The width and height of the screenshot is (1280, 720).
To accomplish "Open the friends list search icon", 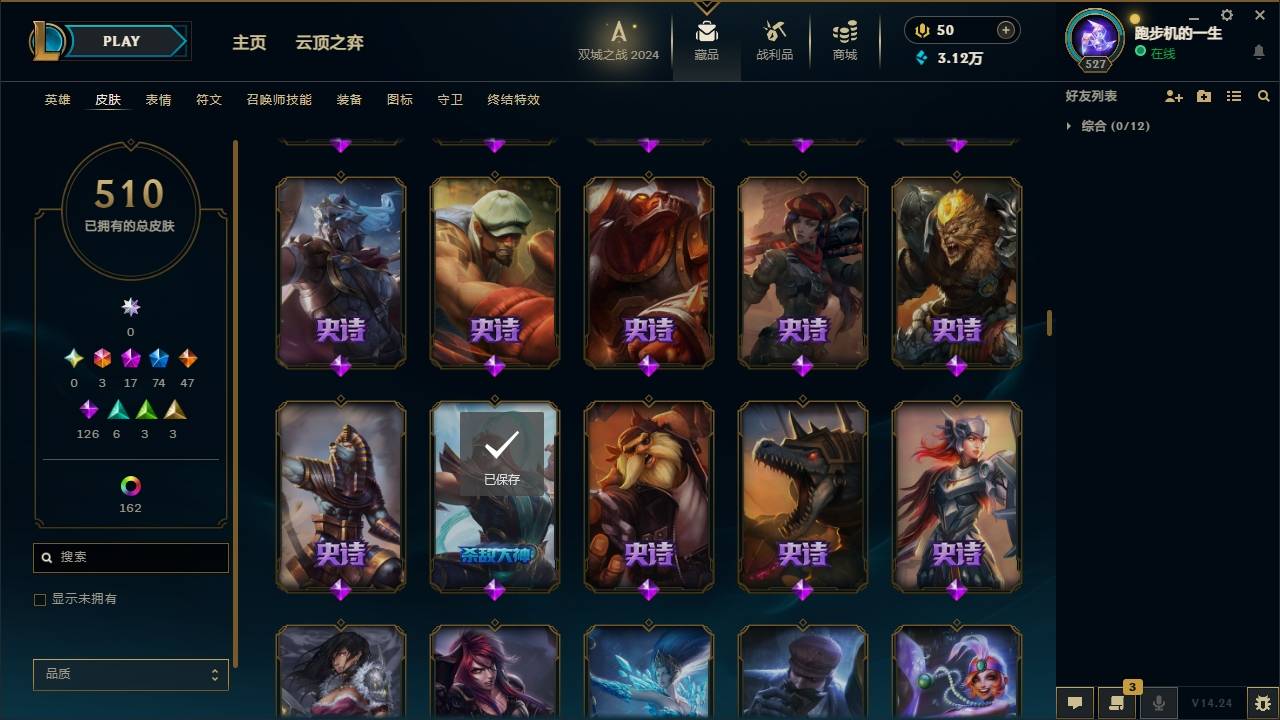I will (1263, 96).
